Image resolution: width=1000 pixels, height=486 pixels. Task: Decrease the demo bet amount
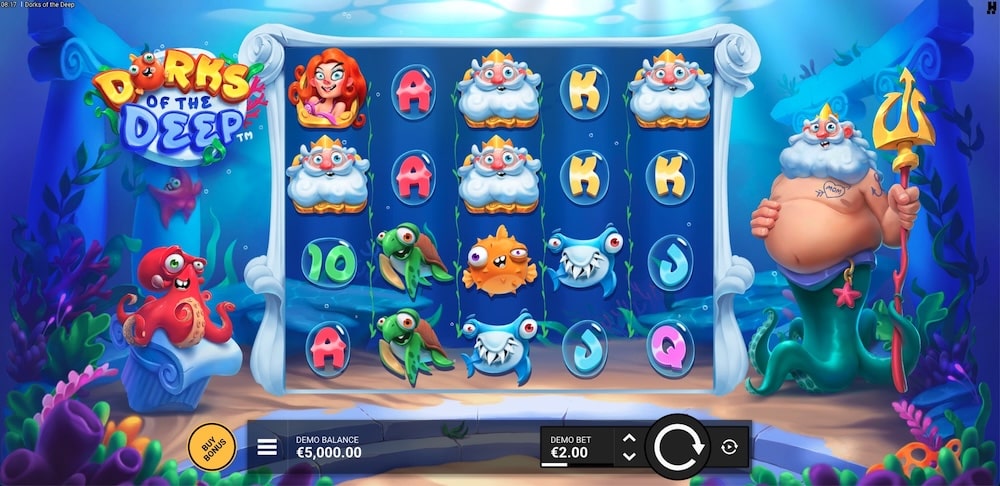point(629,456)
